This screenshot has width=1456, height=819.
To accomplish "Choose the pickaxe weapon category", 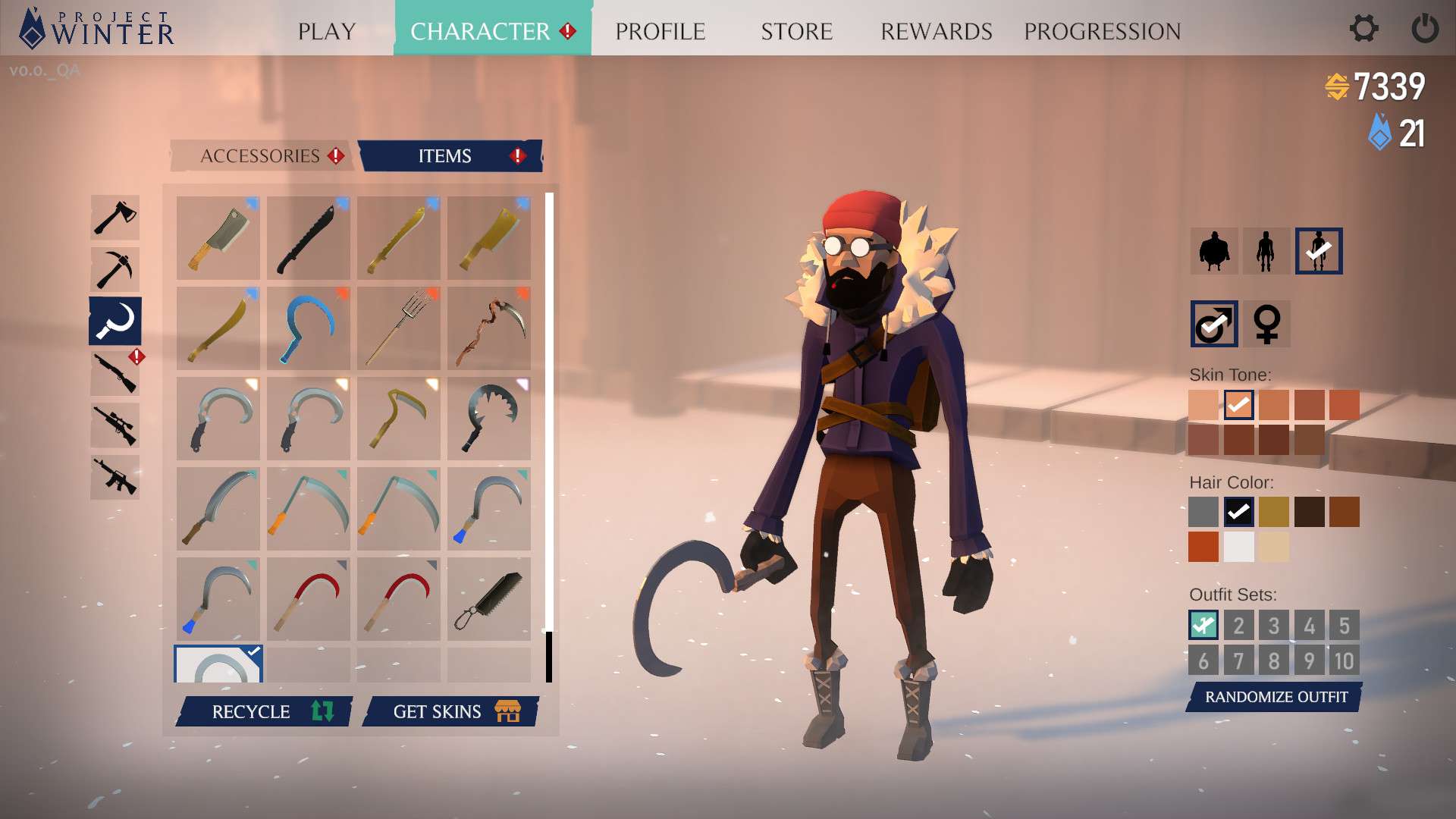I will 115,269.
